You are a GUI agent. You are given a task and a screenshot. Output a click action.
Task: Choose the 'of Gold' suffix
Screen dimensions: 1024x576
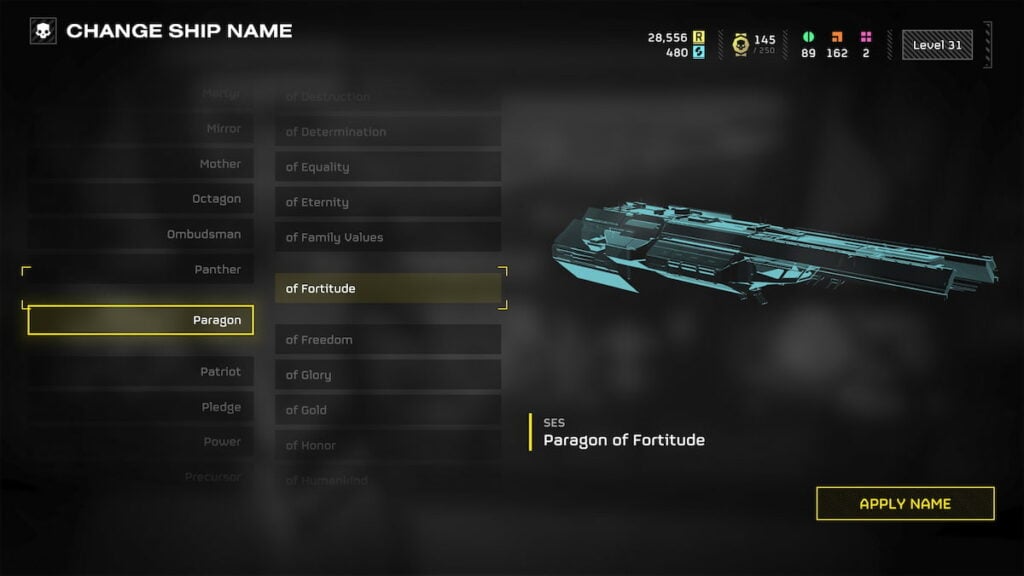[x=387, y=410]
